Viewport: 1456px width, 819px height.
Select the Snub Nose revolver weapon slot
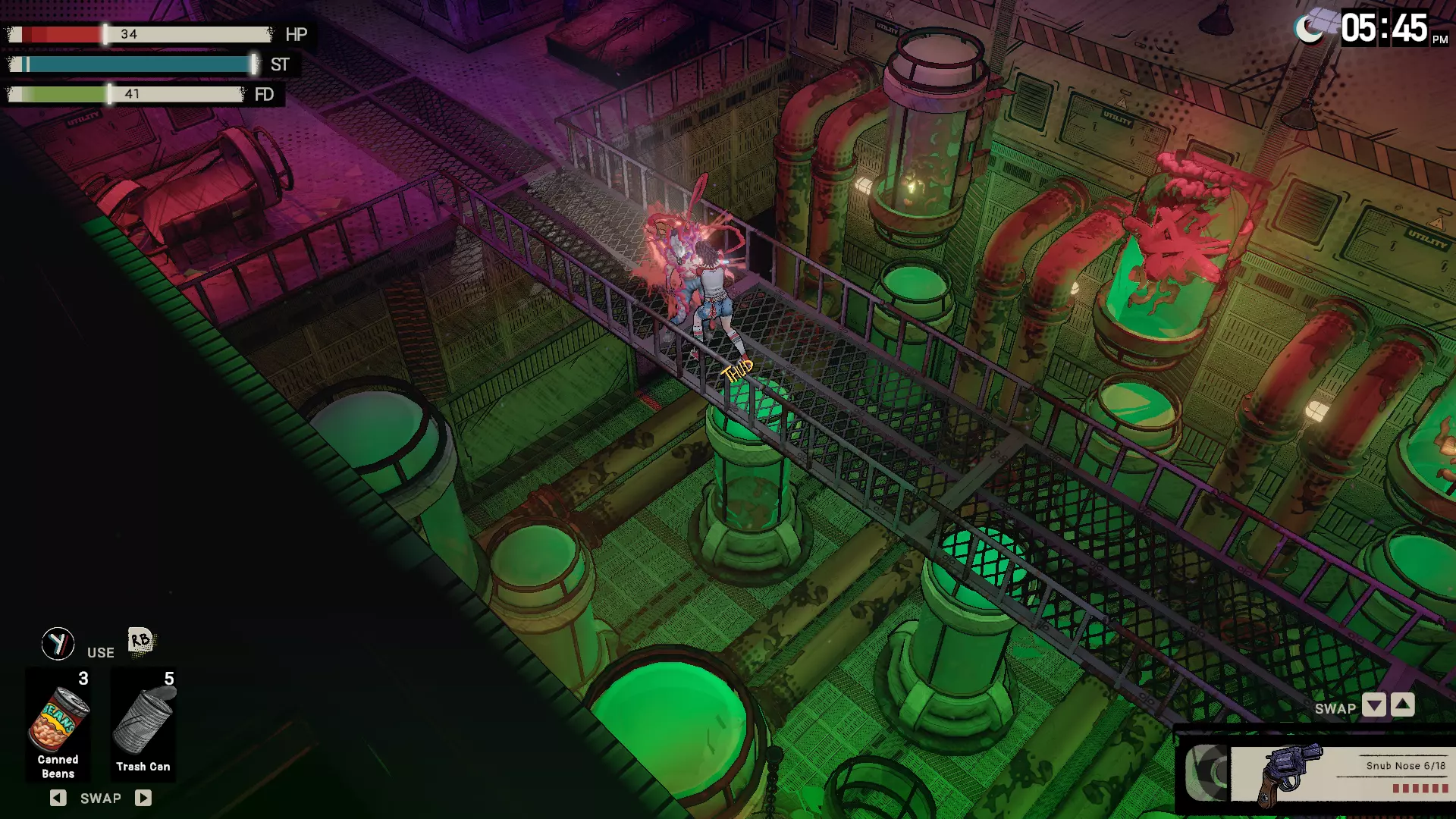click(1338, 773)
